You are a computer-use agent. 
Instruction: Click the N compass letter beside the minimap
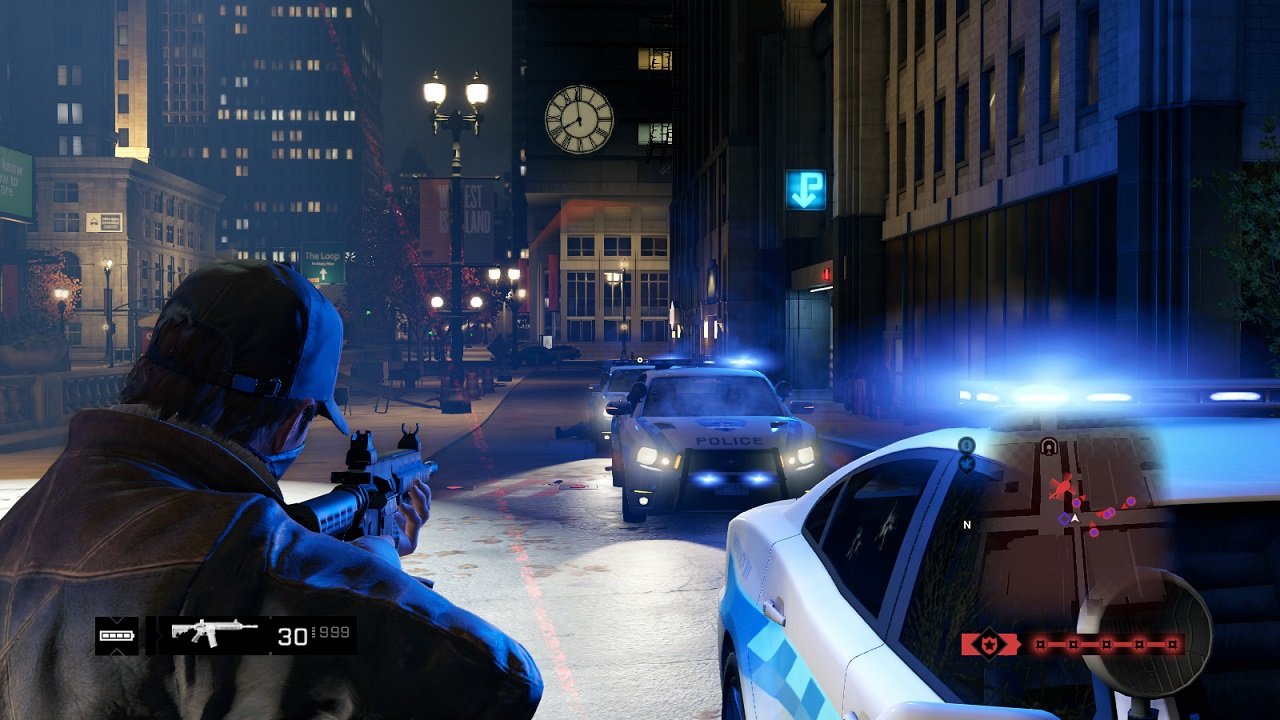967,524
